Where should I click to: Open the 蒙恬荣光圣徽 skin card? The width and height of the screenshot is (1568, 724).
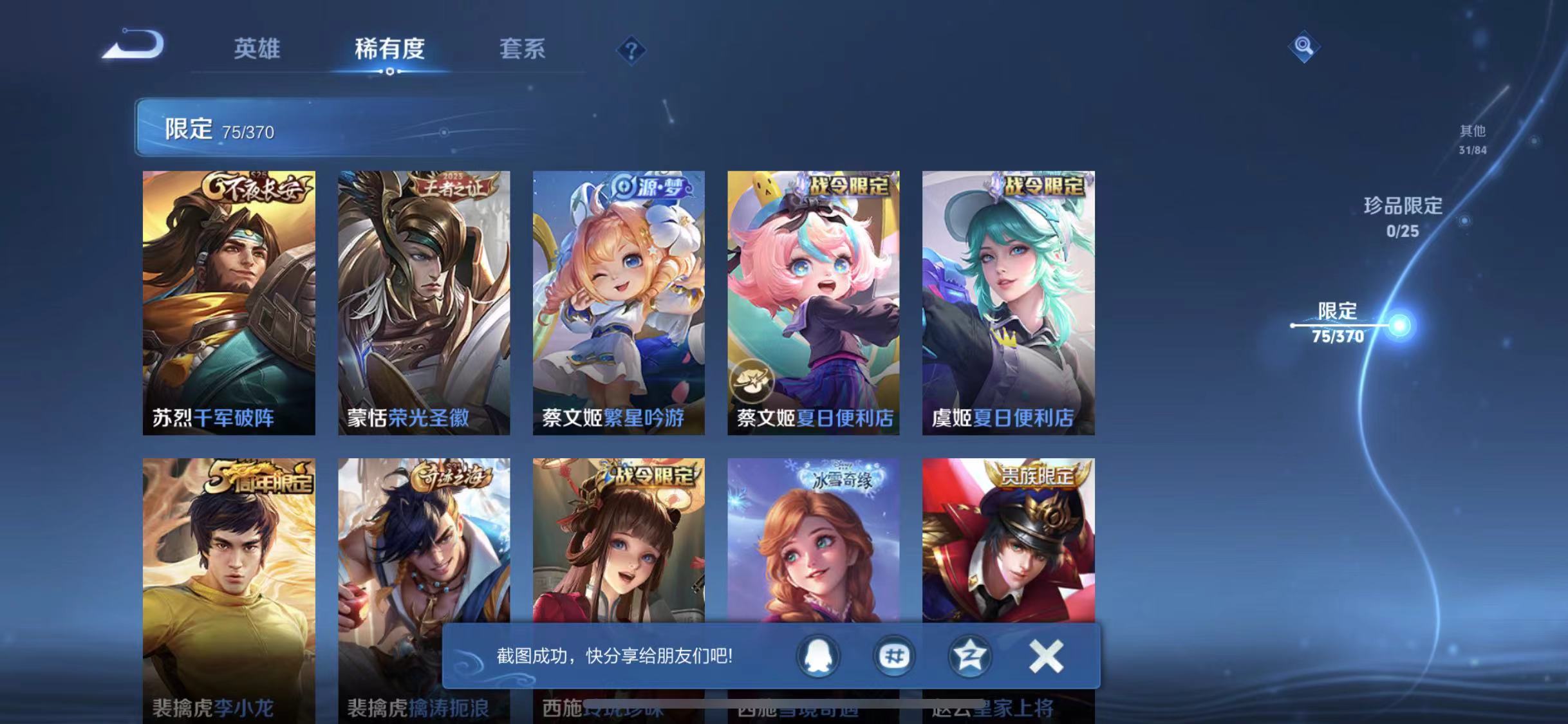point(423,302)
